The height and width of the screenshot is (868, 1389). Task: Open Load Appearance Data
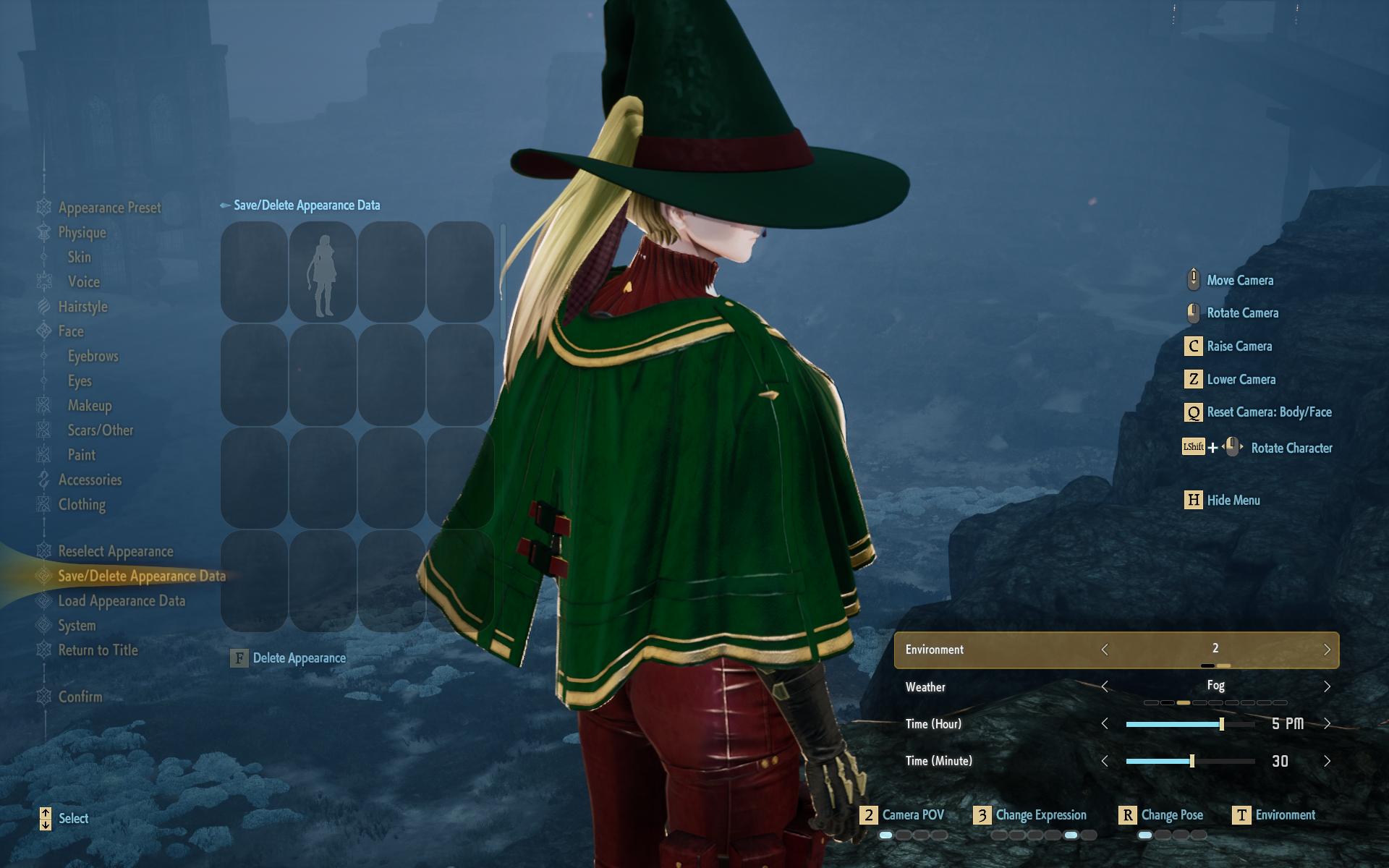click(122, 600)
